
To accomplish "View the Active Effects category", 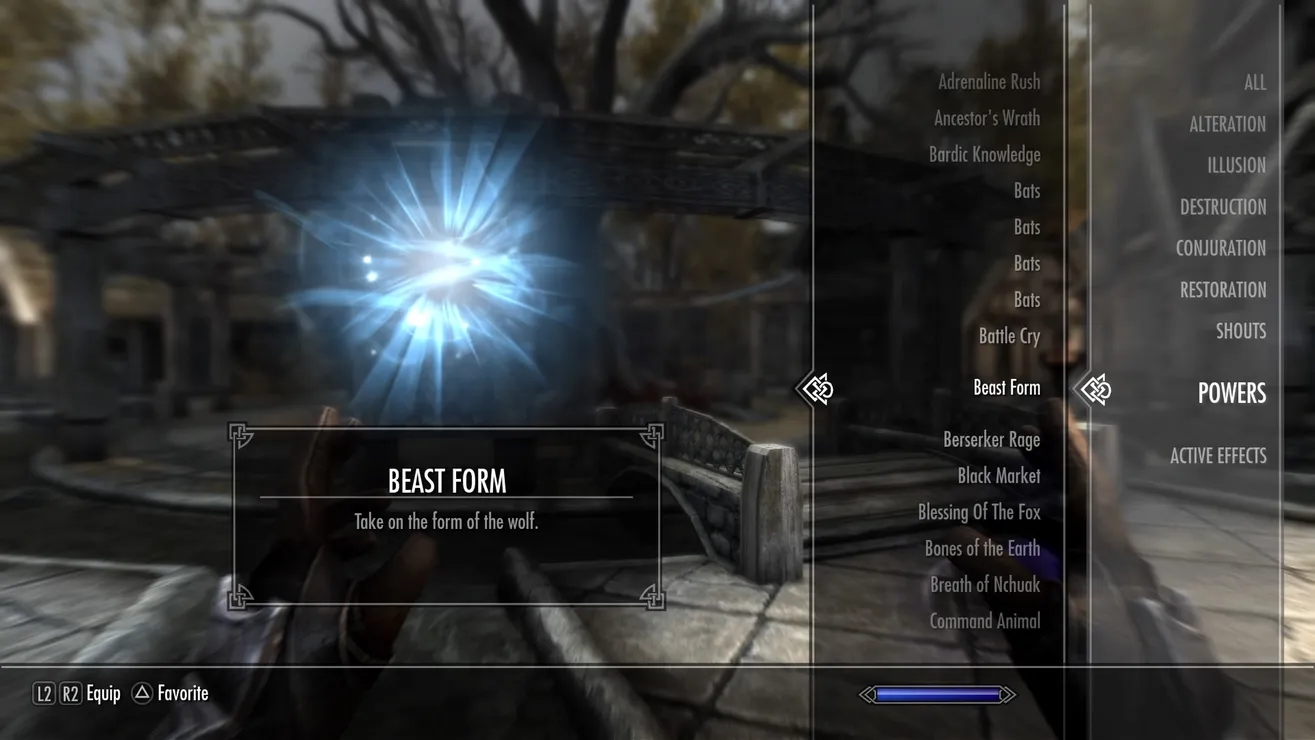I will [1217, 456].
